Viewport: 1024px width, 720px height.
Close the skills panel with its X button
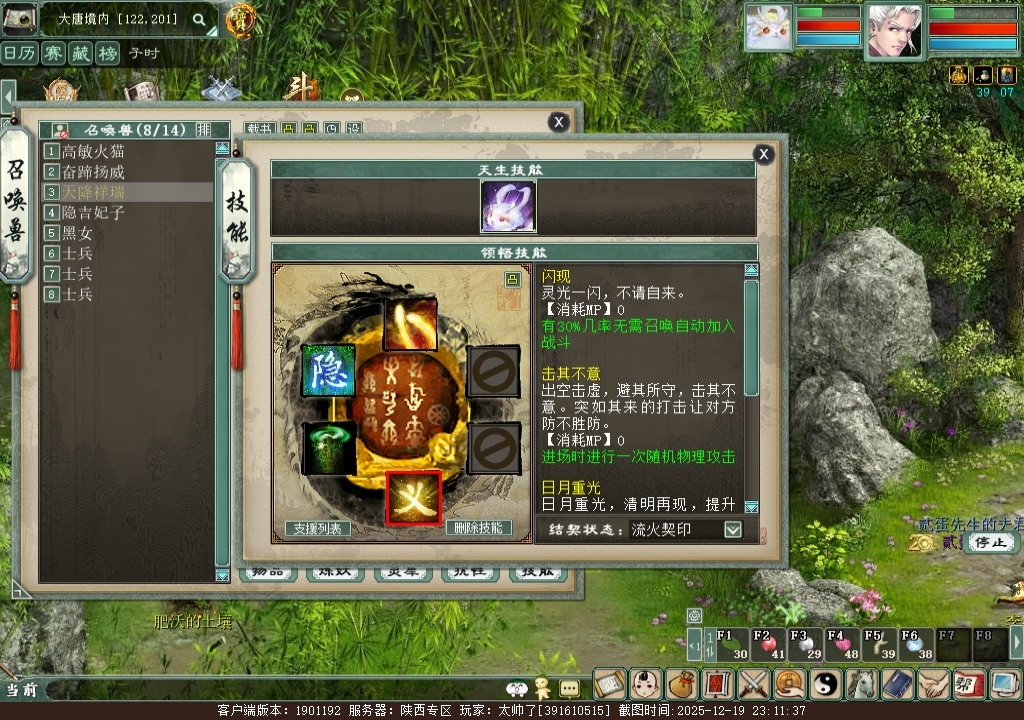(763, 154)
